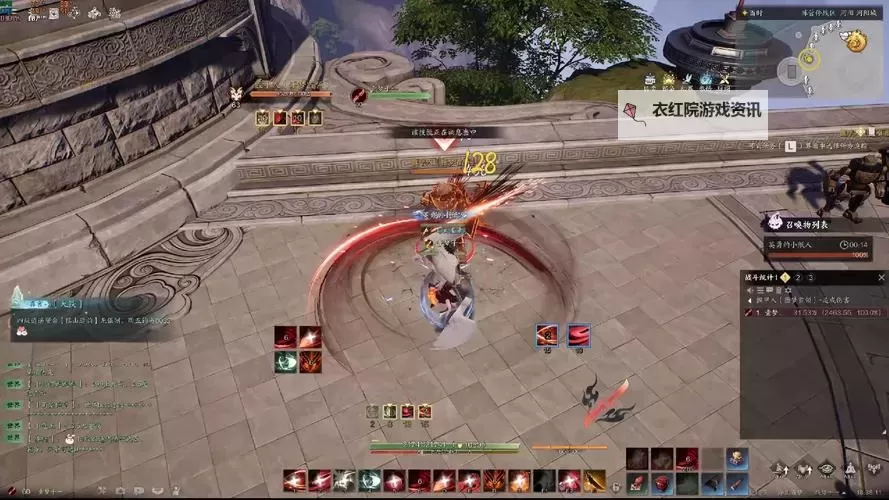Screen dimensions: 889x500
Task: Close the battle statistics panel
Action: pos(880,277)
